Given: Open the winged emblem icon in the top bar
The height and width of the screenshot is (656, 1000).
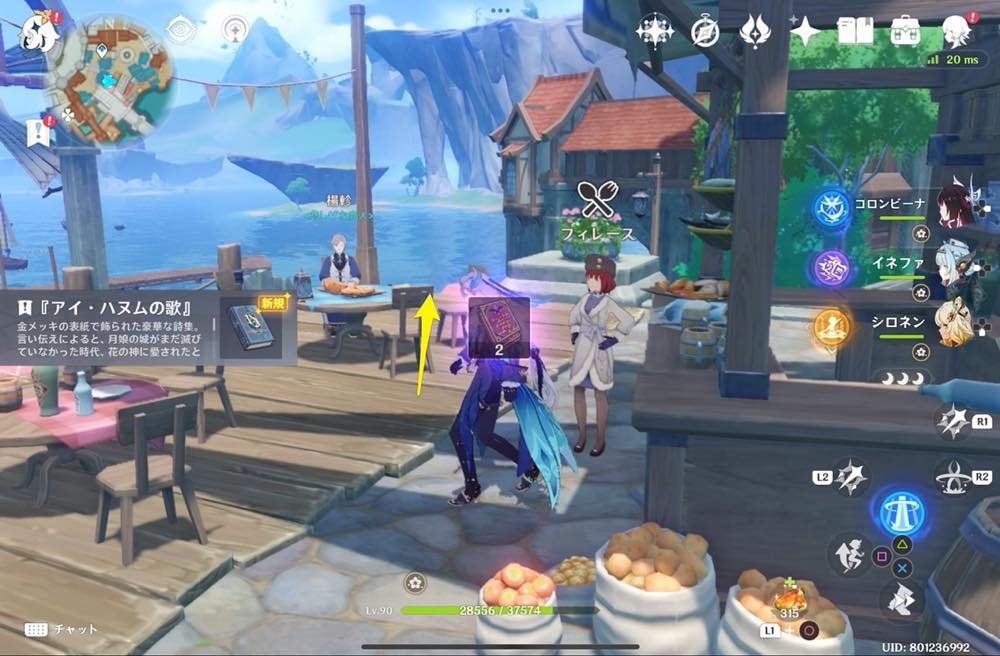Looking at the screenshot, I should coord(754,32).
